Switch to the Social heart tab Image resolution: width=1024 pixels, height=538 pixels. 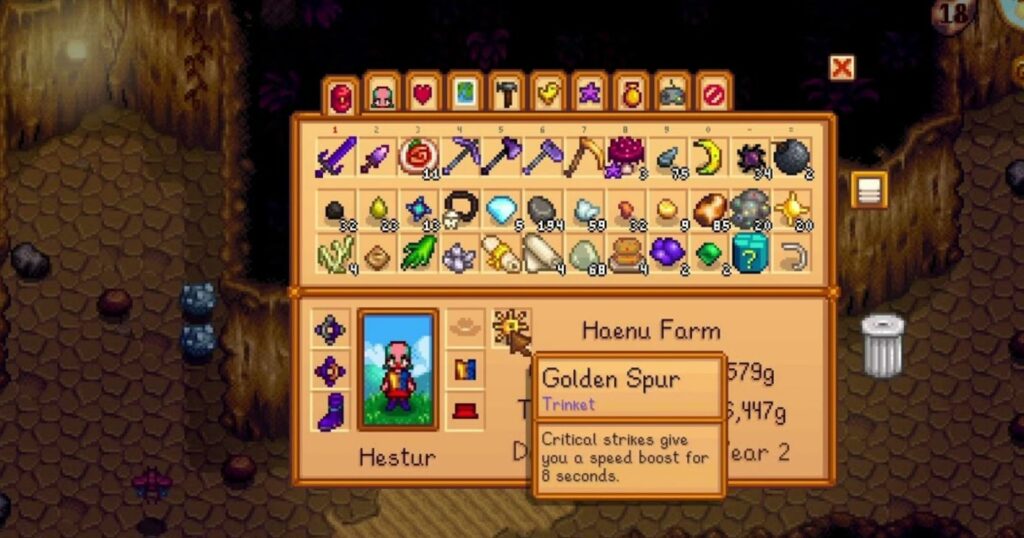click(423, 95)
